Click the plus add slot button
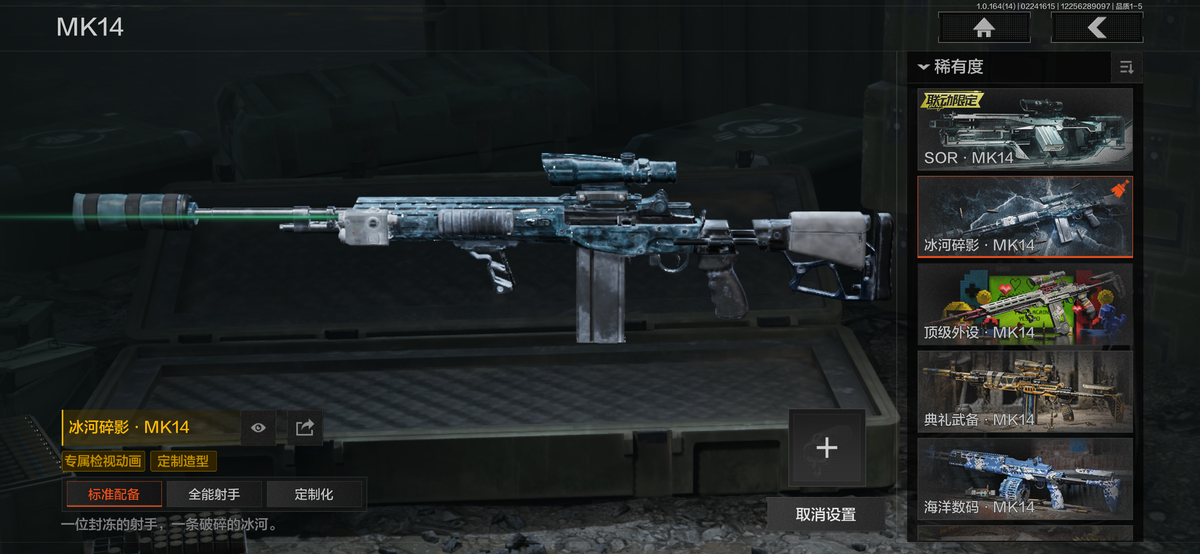The height and width of the screenshot is (554, 1200). (826, 448)
